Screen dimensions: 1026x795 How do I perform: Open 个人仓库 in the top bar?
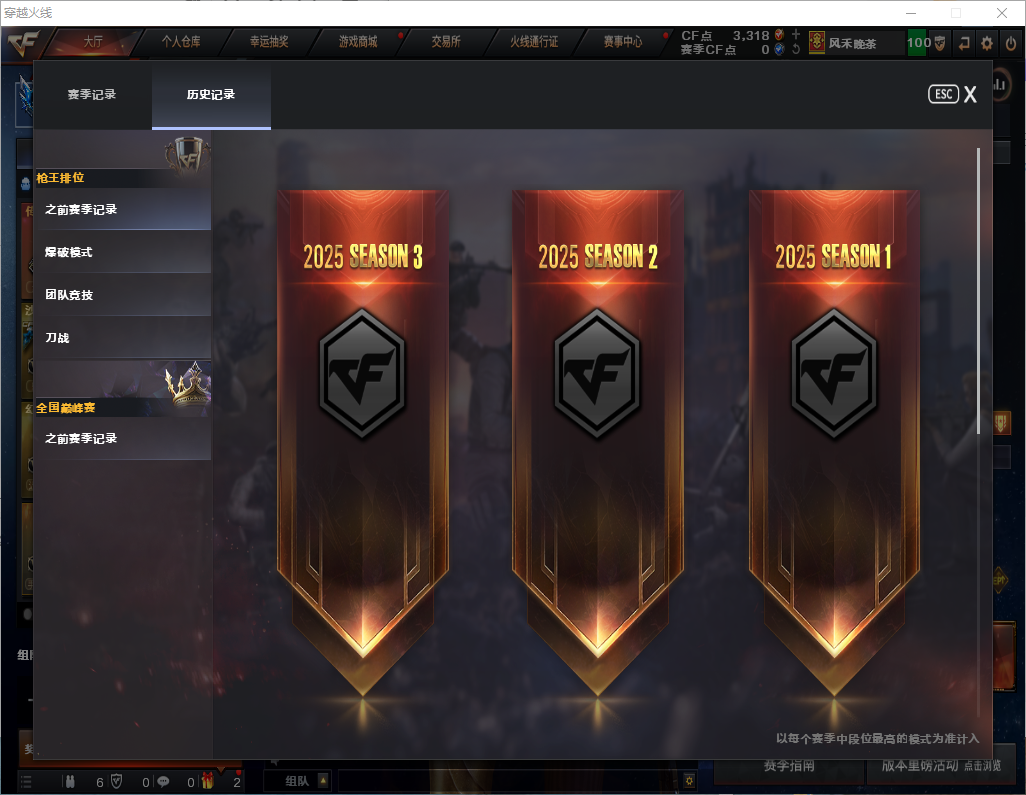coord(181,42)
